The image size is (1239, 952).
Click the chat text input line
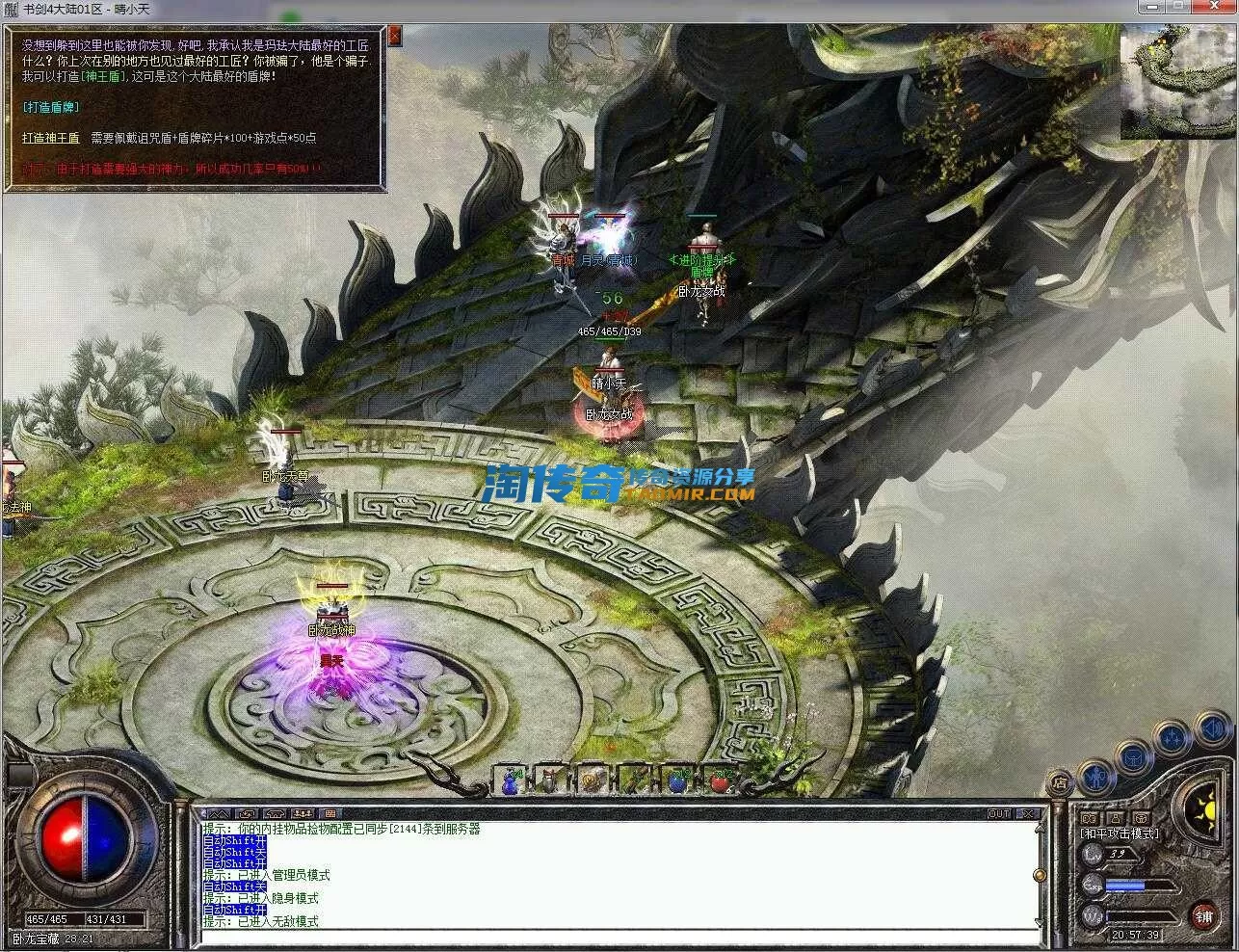617,936
